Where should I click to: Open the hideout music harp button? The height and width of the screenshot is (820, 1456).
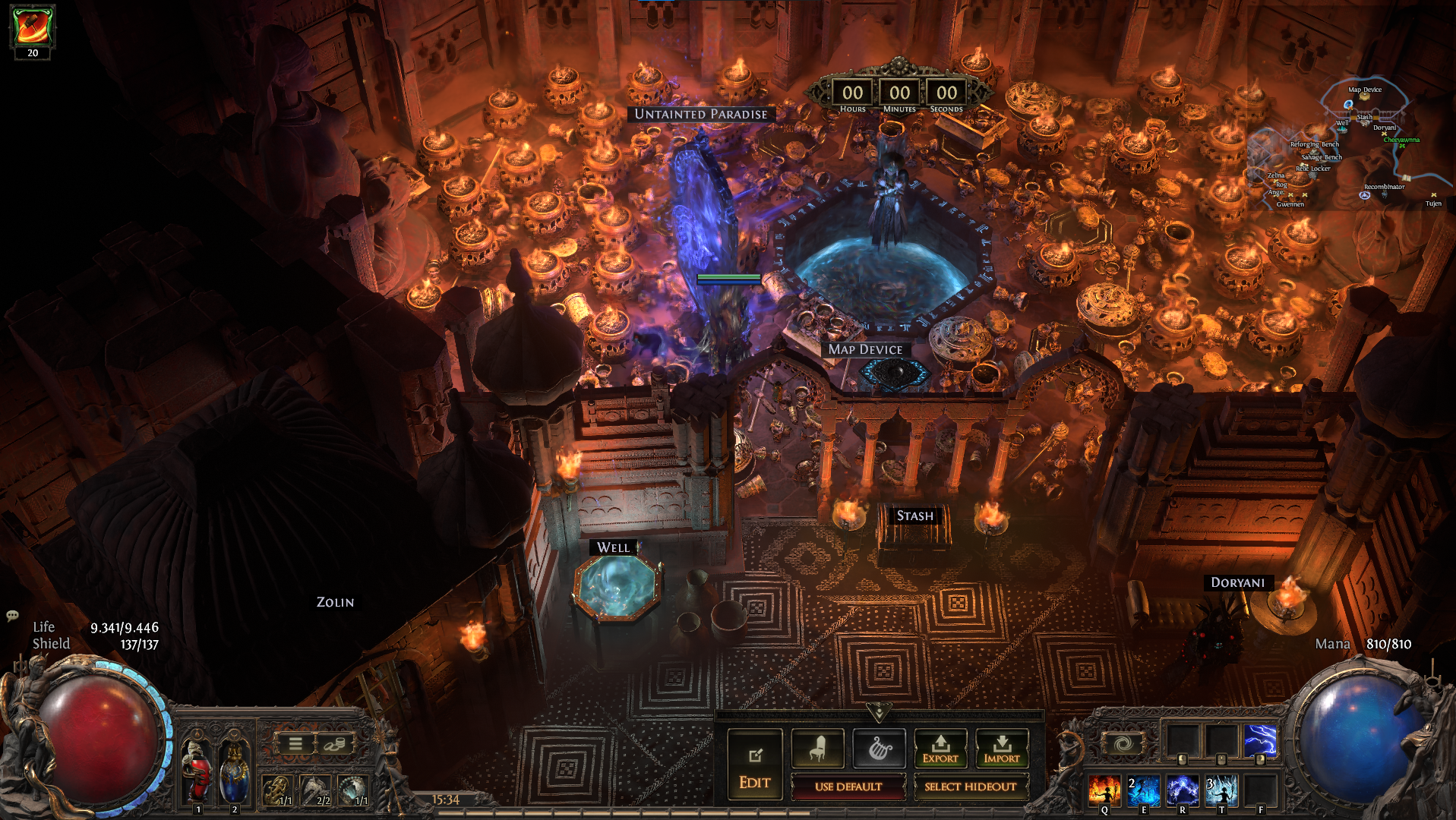(879, 749)
